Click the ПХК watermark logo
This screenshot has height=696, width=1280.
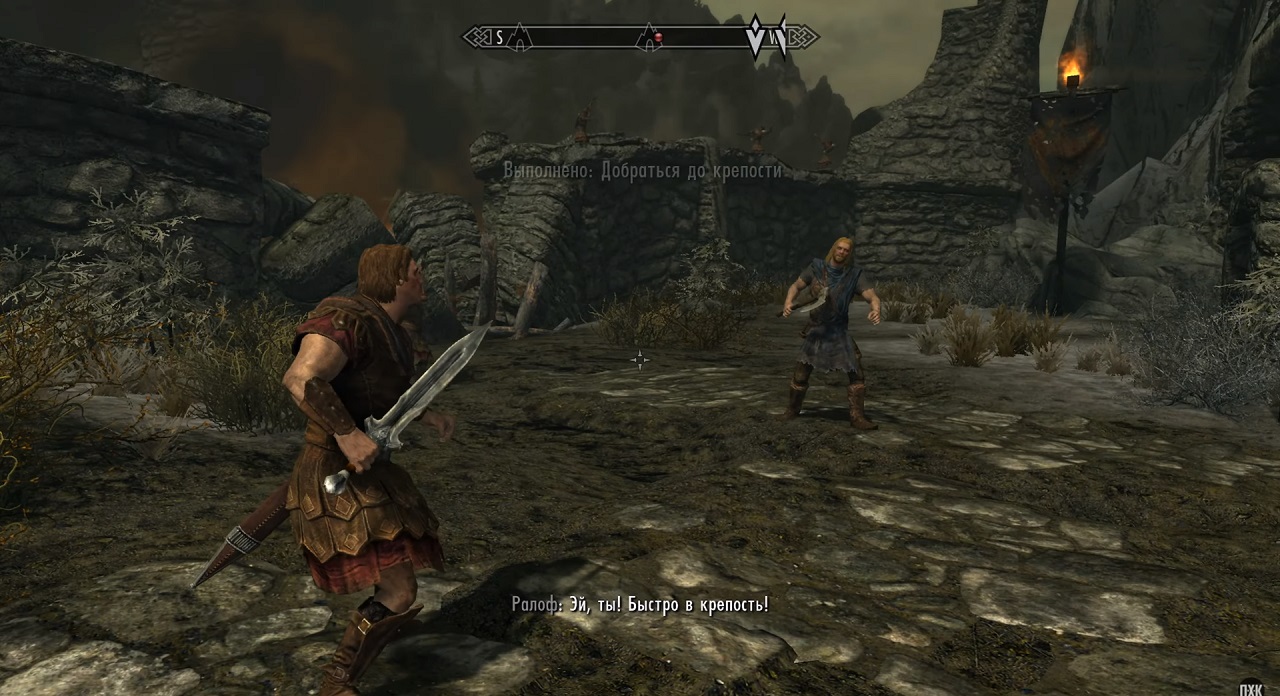1250,688
